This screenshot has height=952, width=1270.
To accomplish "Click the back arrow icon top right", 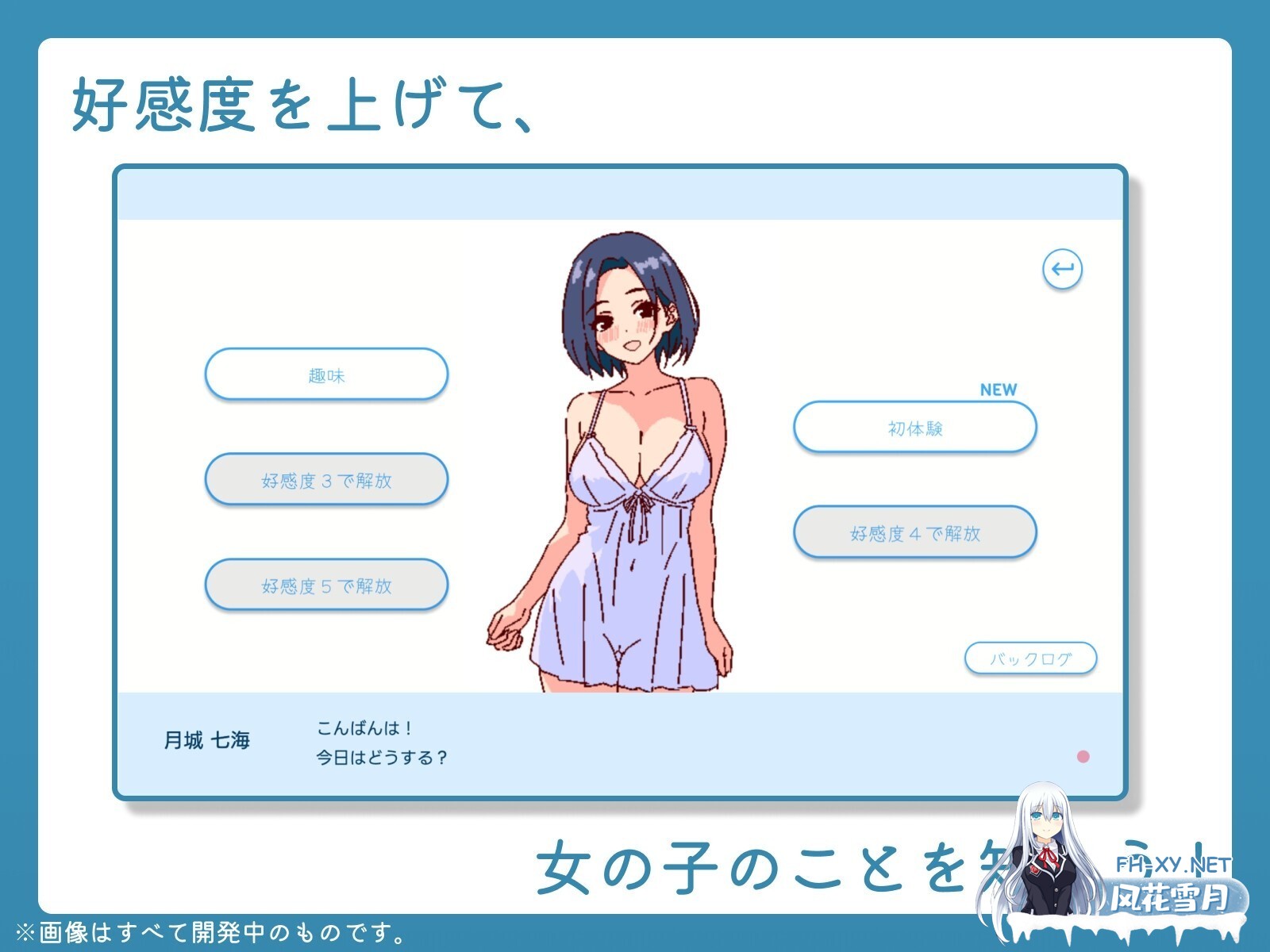I will click(1064, 270).
